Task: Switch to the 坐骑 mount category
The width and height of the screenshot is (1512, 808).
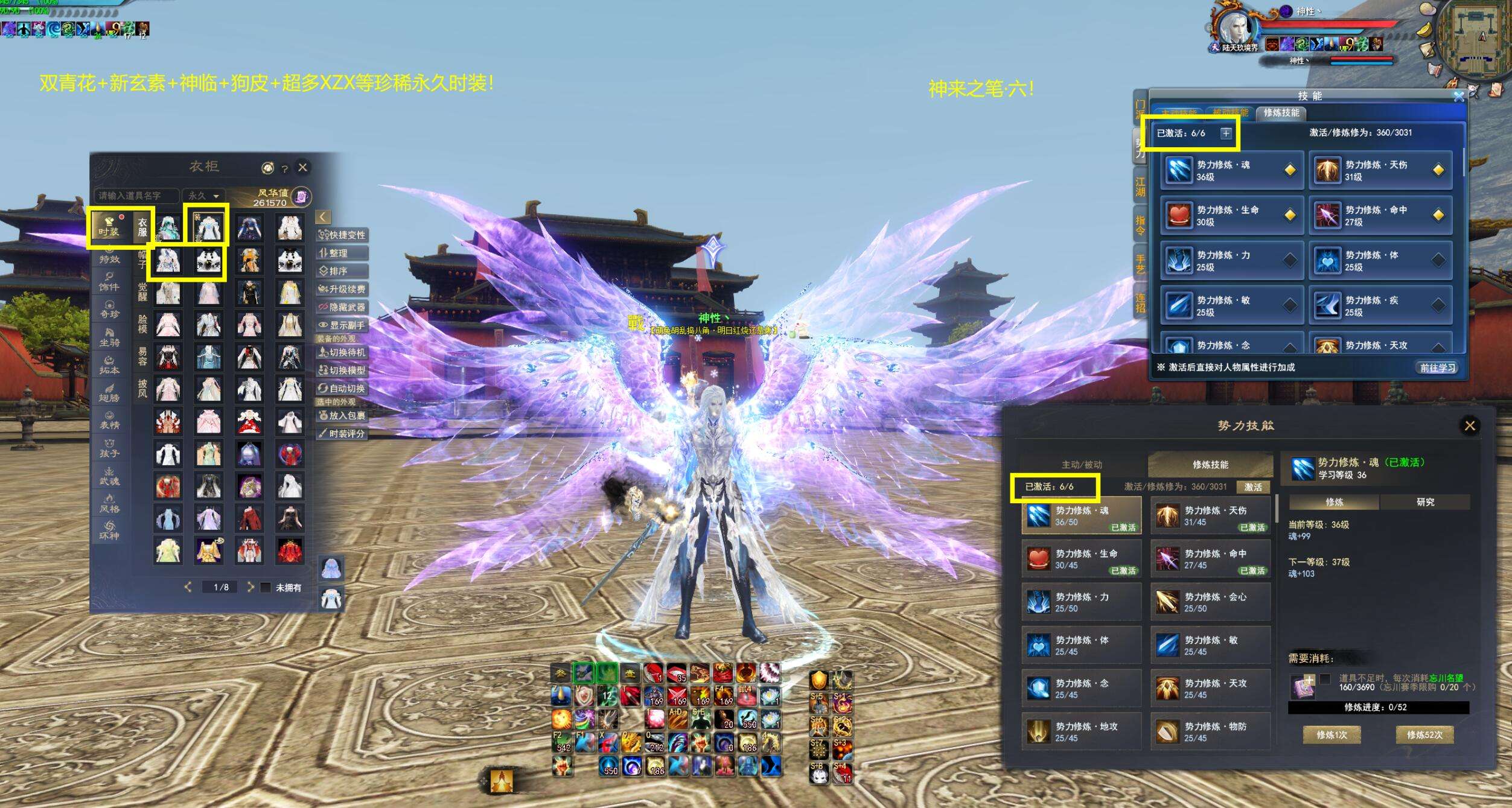Action: [x=109, y=337]
